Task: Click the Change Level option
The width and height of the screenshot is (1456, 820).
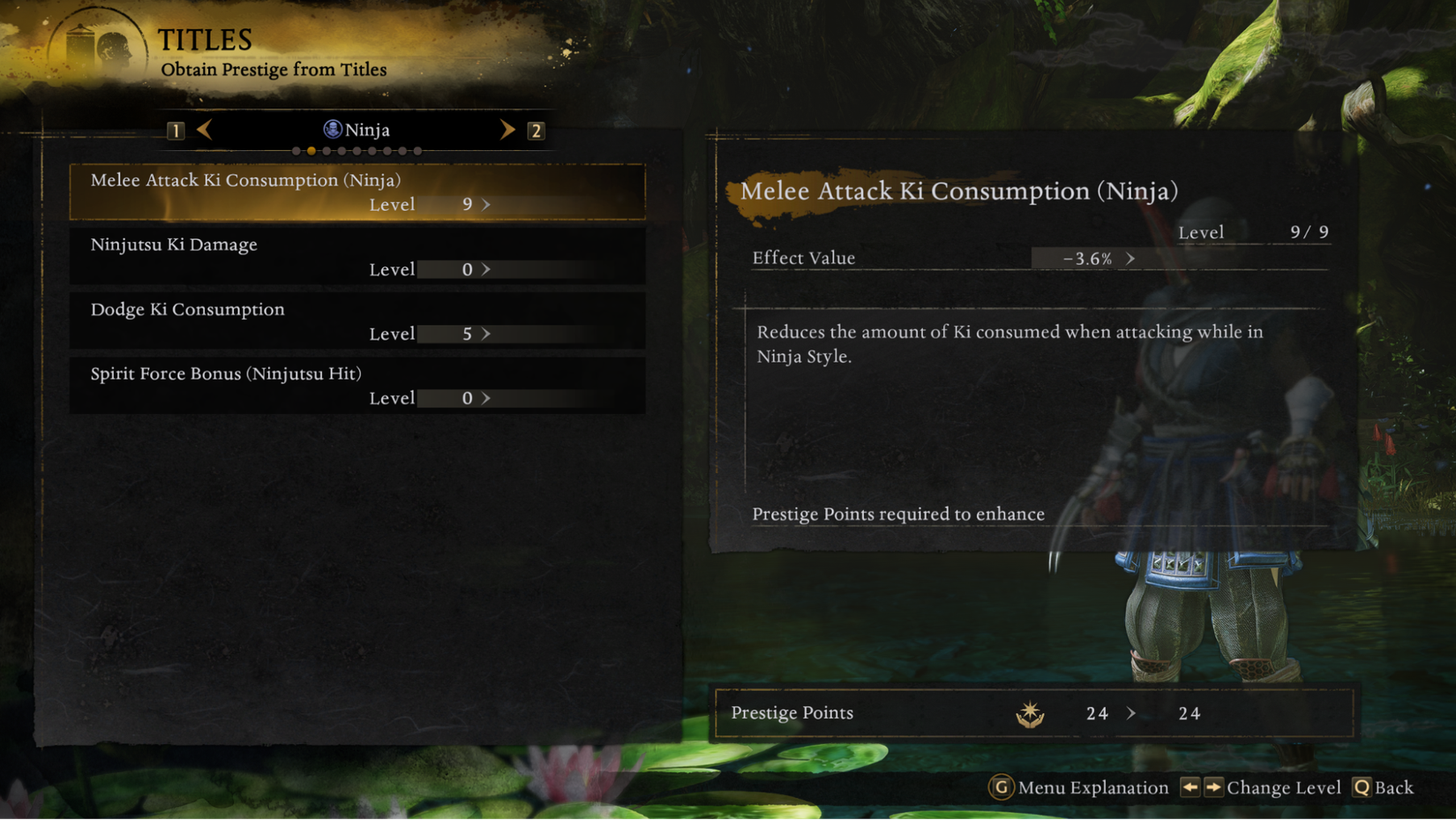Action: coord(1262,787)
